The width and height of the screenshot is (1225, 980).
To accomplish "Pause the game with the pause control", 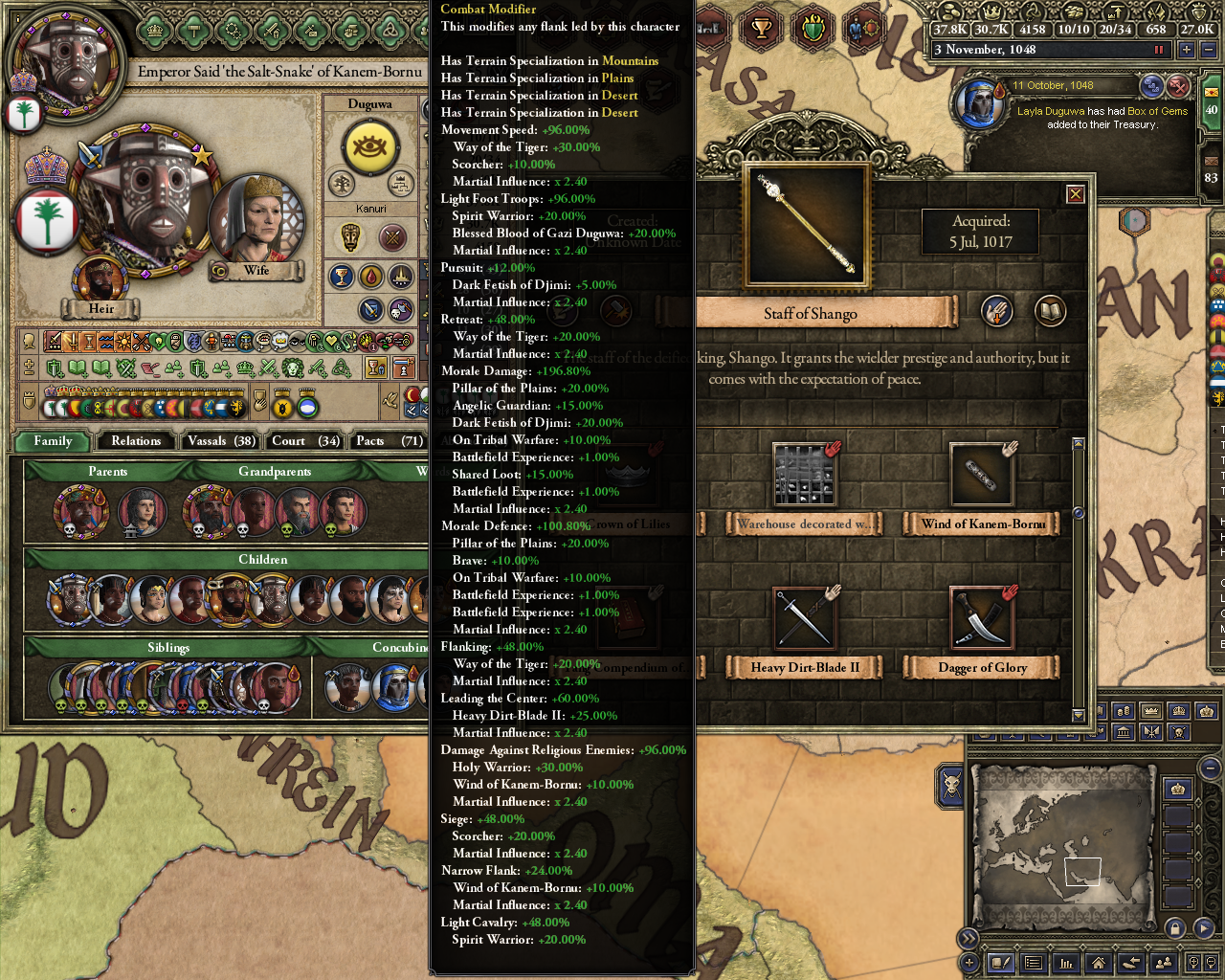I will 1159,49.
